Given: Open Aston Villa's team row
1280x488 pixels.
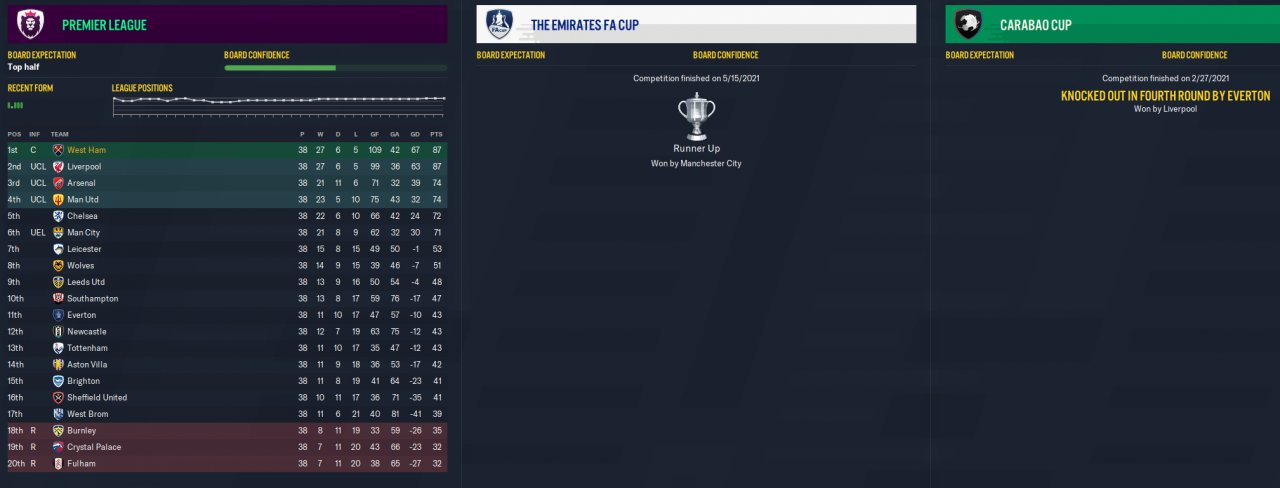Looking at the screenshot, I should click(88, 364).
